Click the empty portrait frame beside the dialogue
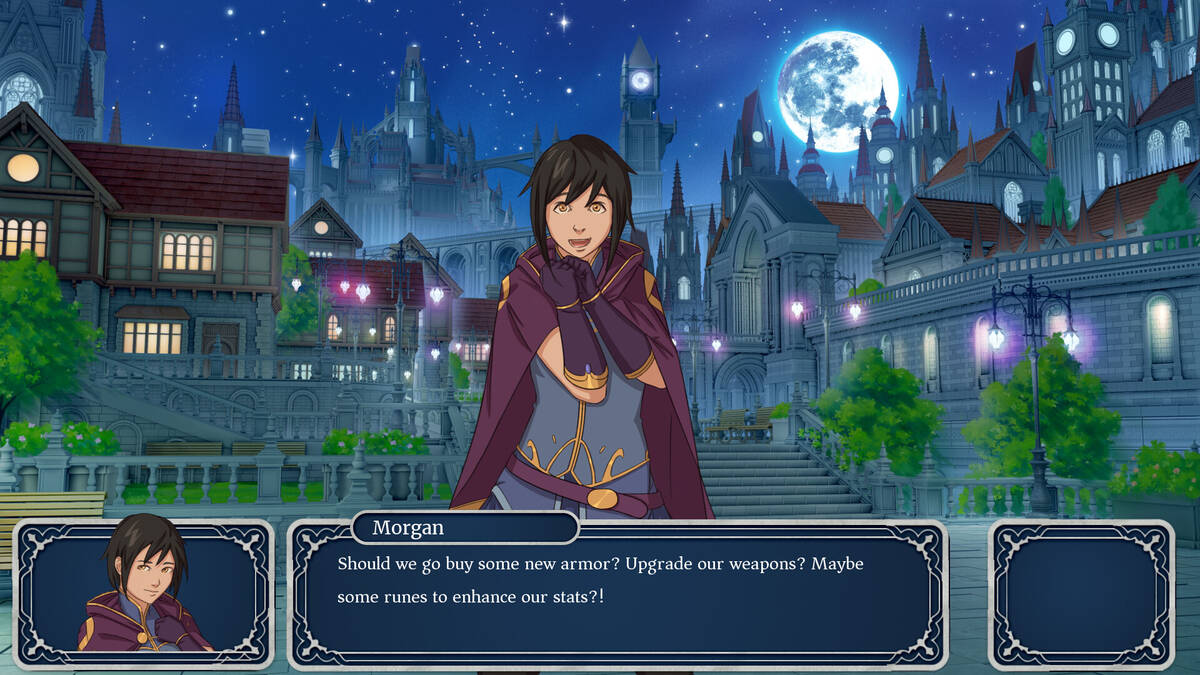Image resolution: width=1200 pixels, height=675 pixels. tap(1081, 593)
